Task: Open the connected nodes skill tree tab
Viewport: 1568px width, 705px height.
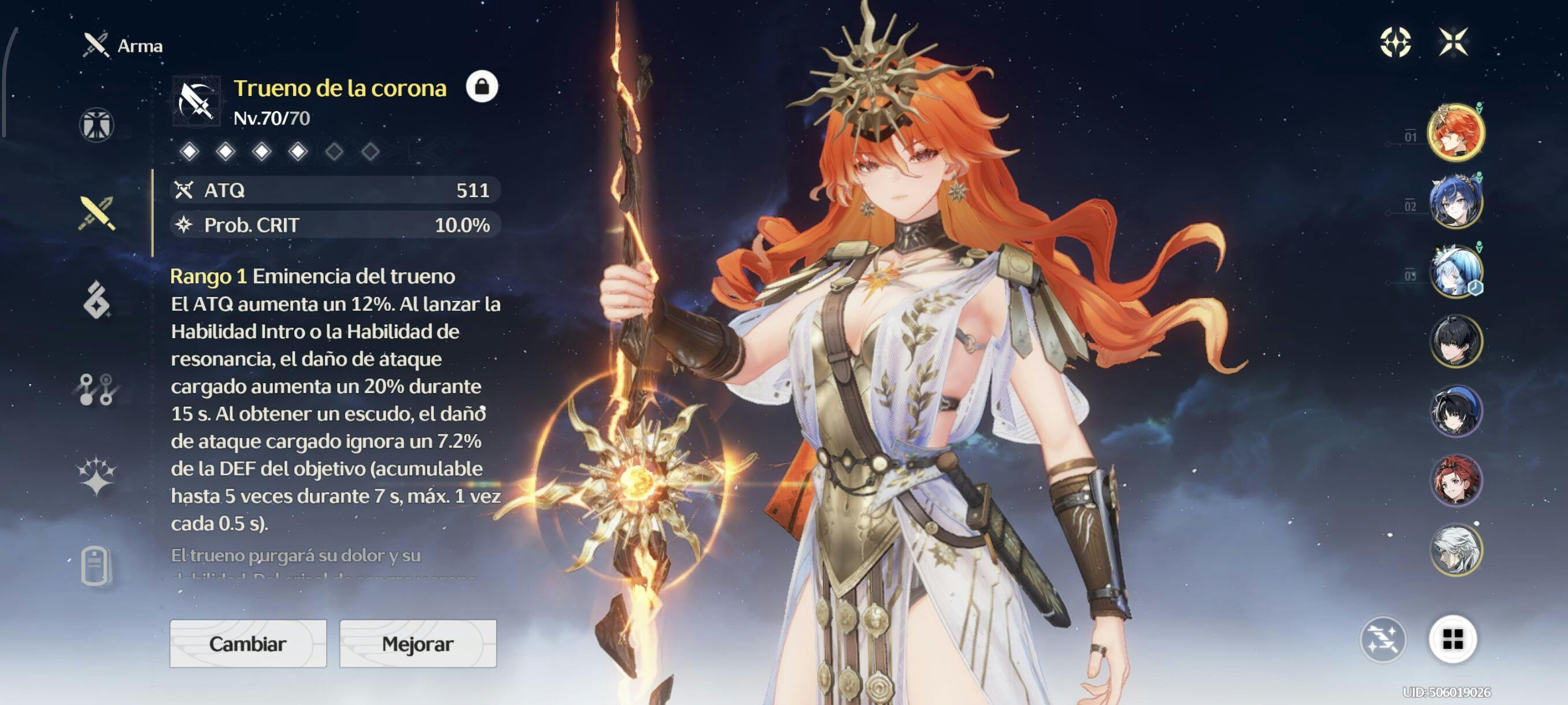Action: pyautogui.click(x=96, y=389)
